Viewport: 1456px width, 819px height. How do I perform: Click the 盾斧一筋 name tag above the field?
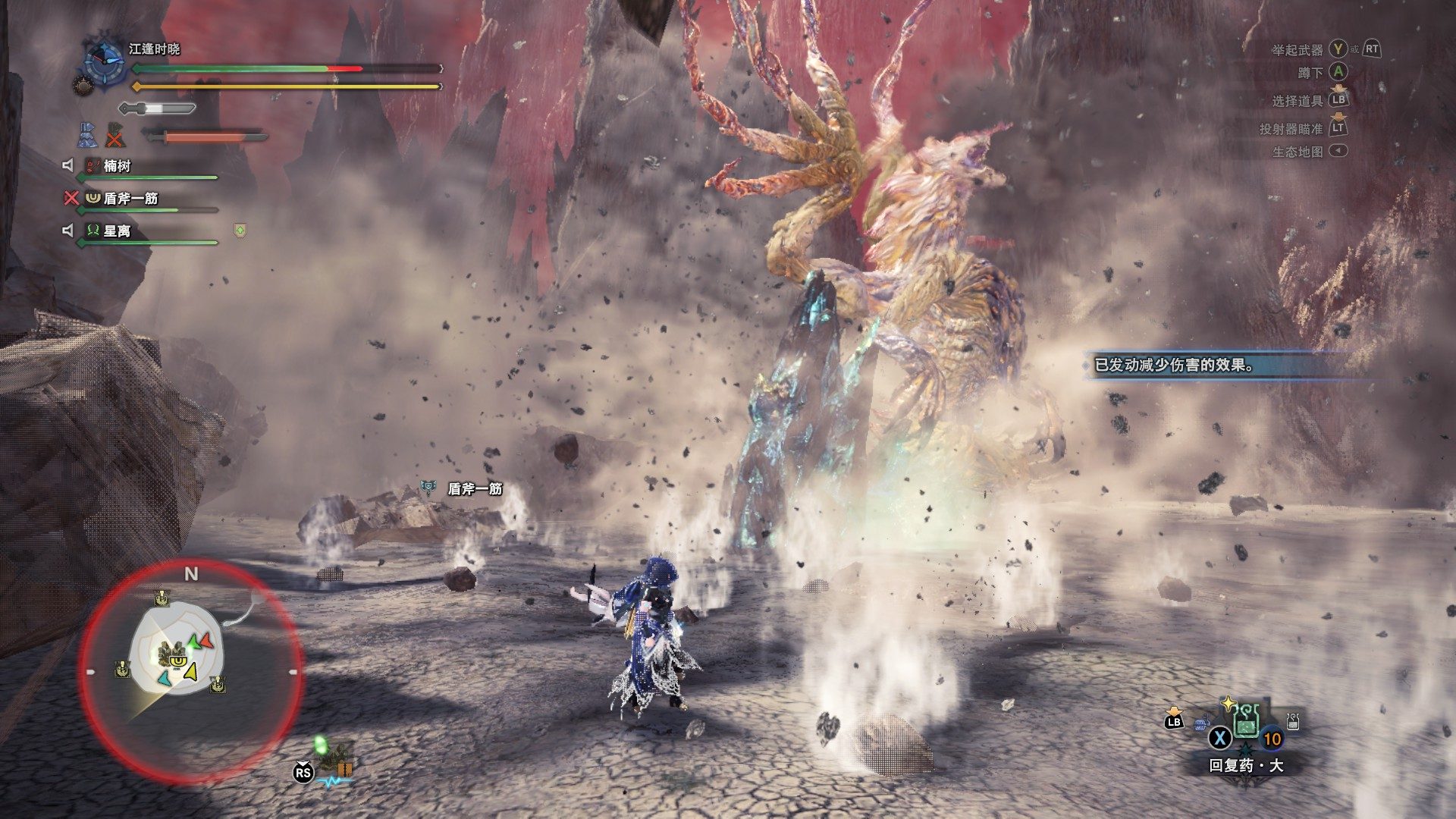pos(475,489)
